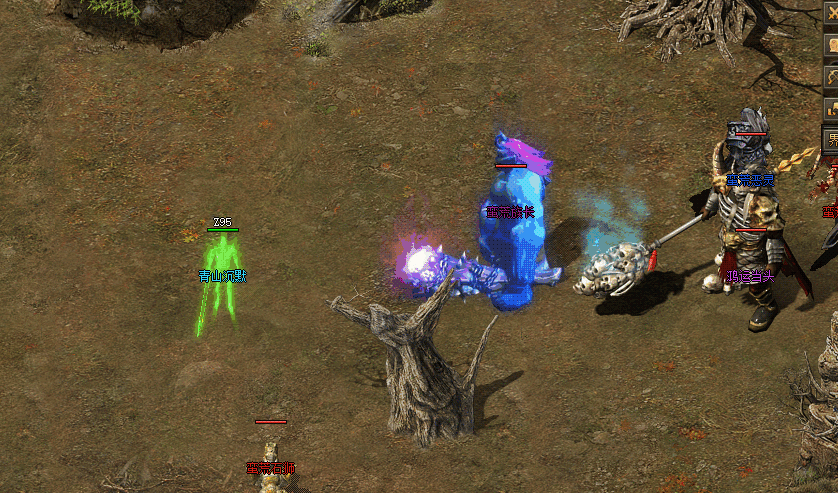838x493 pixels.
Task: Click the golden boot icon
Action: point(831,108)
